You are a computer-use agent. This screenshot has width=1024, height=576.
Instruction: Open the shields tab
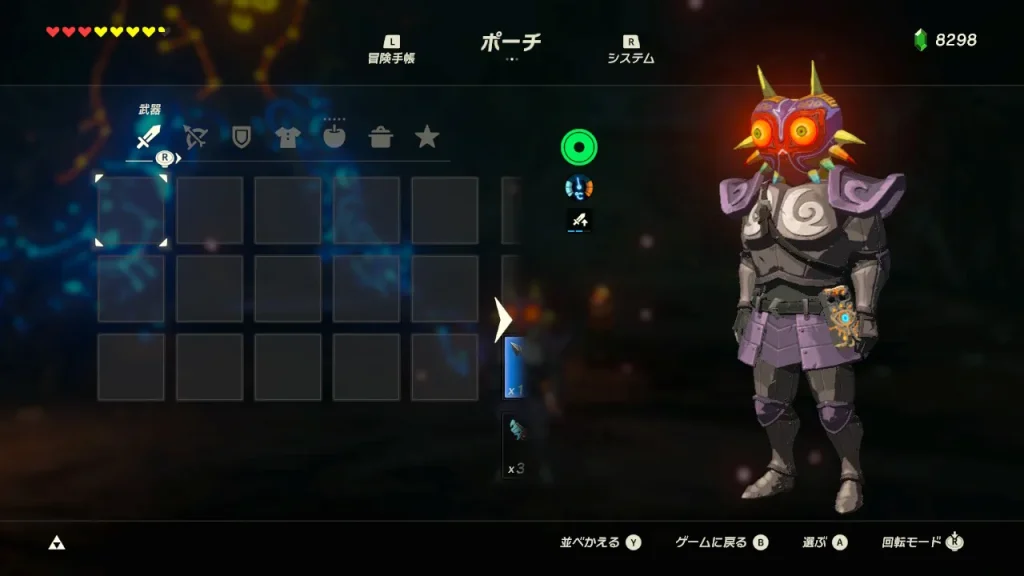point(241,137)
